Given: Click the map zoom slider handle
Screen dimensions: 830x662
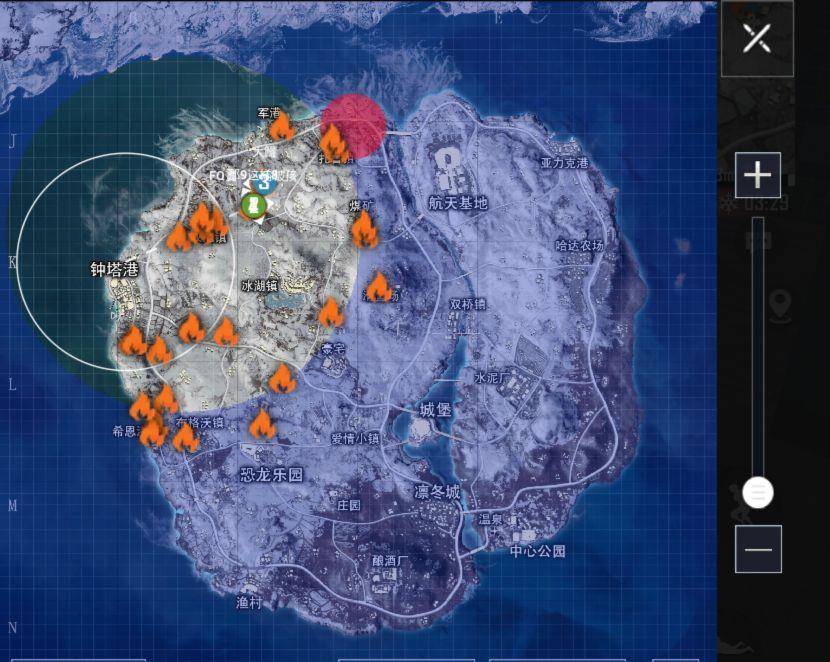Looking at the screenshot, I should 758,492.
